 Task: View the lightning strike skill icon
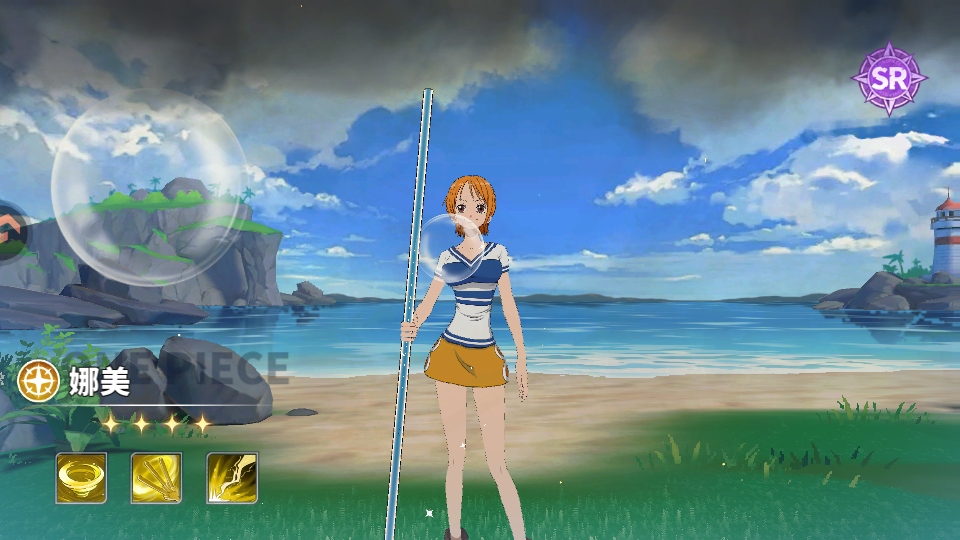[232, 478]
